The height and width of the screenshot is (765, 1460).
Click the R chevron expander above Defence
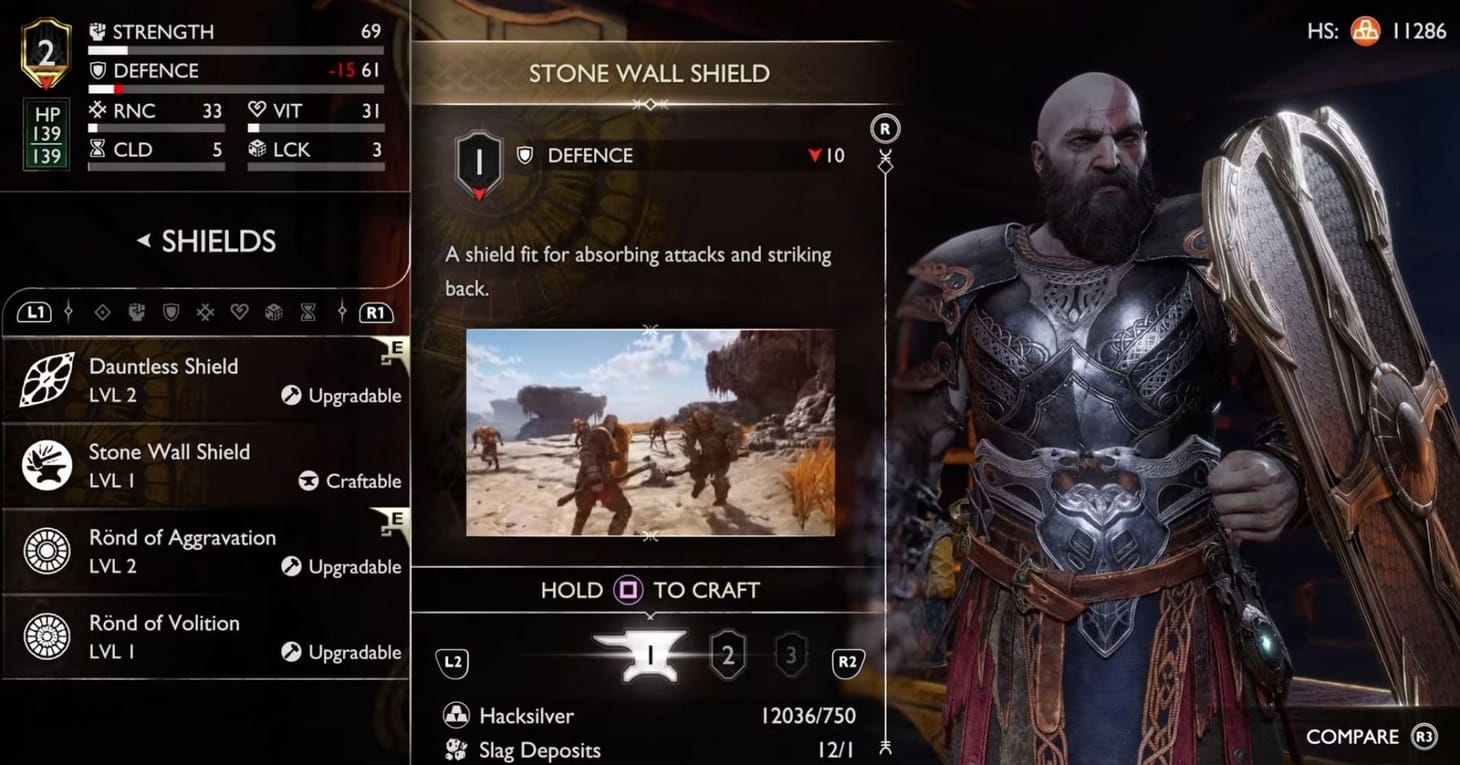[x=884, y=128]
